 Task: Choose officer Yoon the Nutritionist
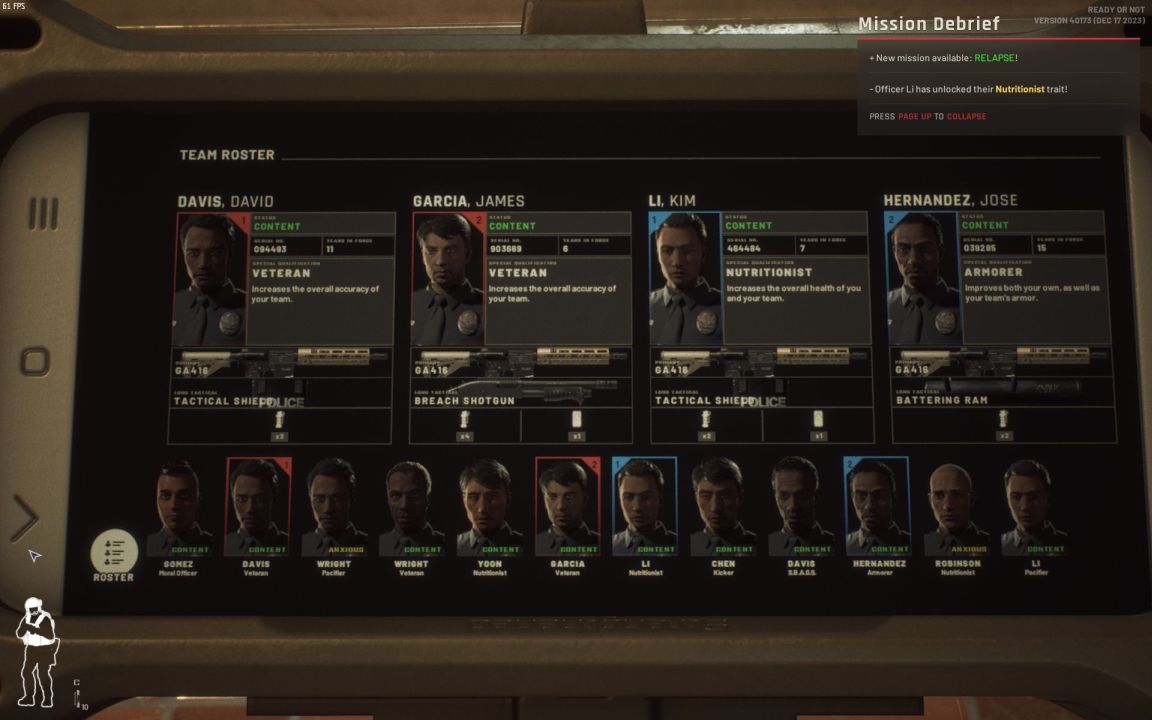point(489,508)
